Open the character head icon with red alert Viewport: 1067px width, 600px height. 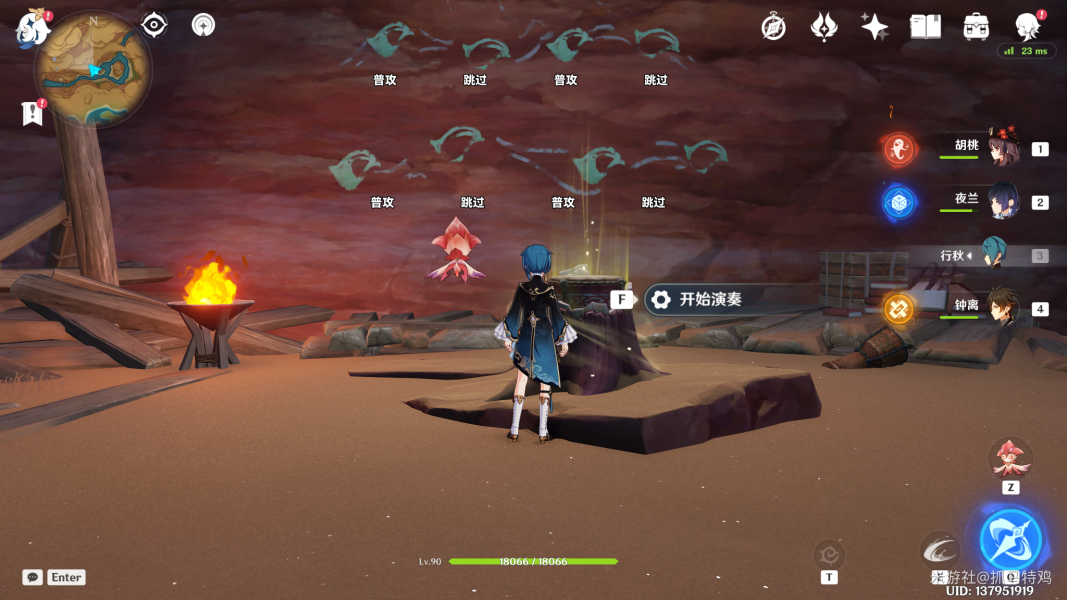tap(1027, 26)
